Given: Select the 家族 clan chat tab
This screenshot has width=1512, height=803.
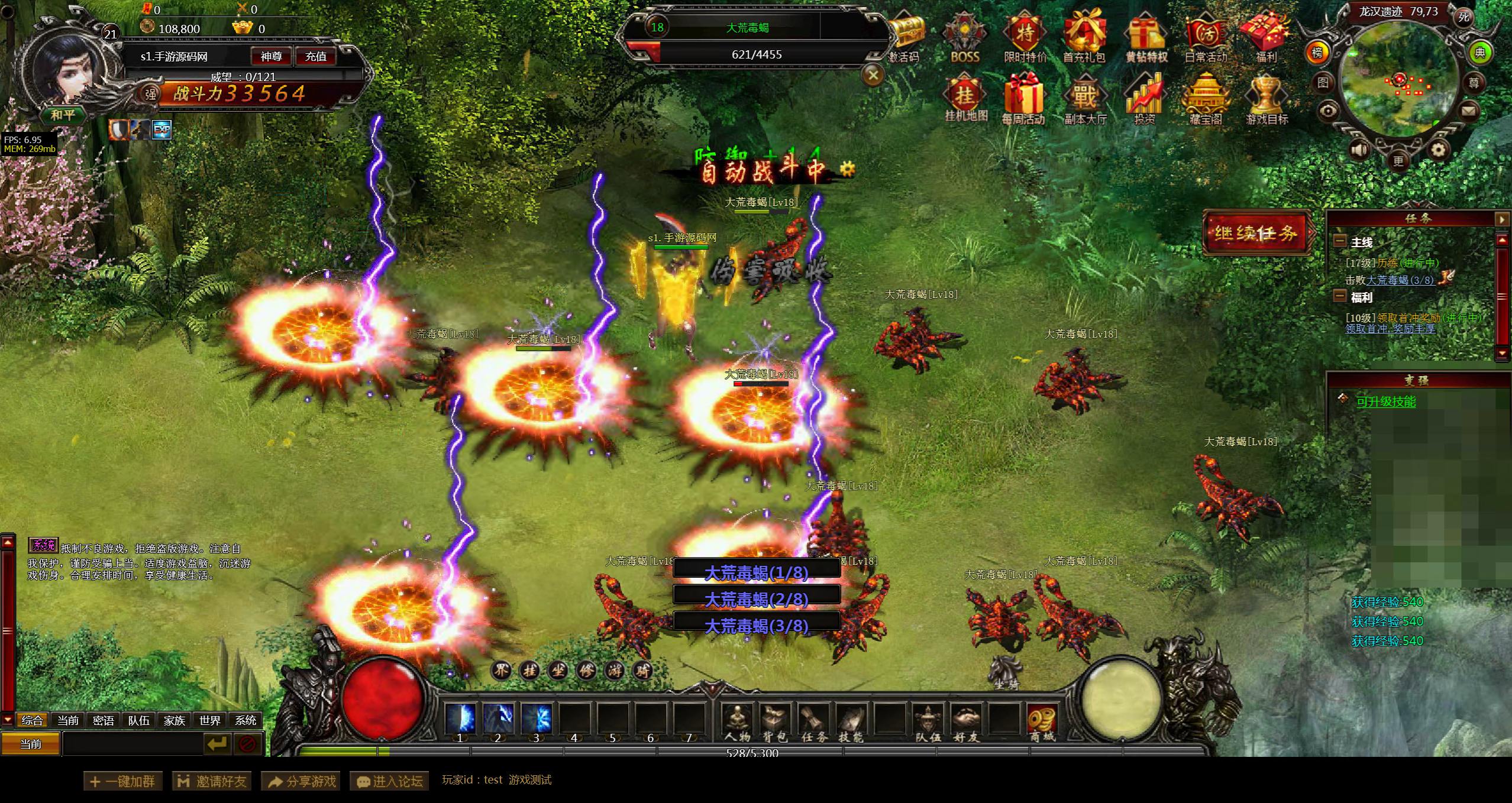Looking at the screenshot, I should click(175, 720).
